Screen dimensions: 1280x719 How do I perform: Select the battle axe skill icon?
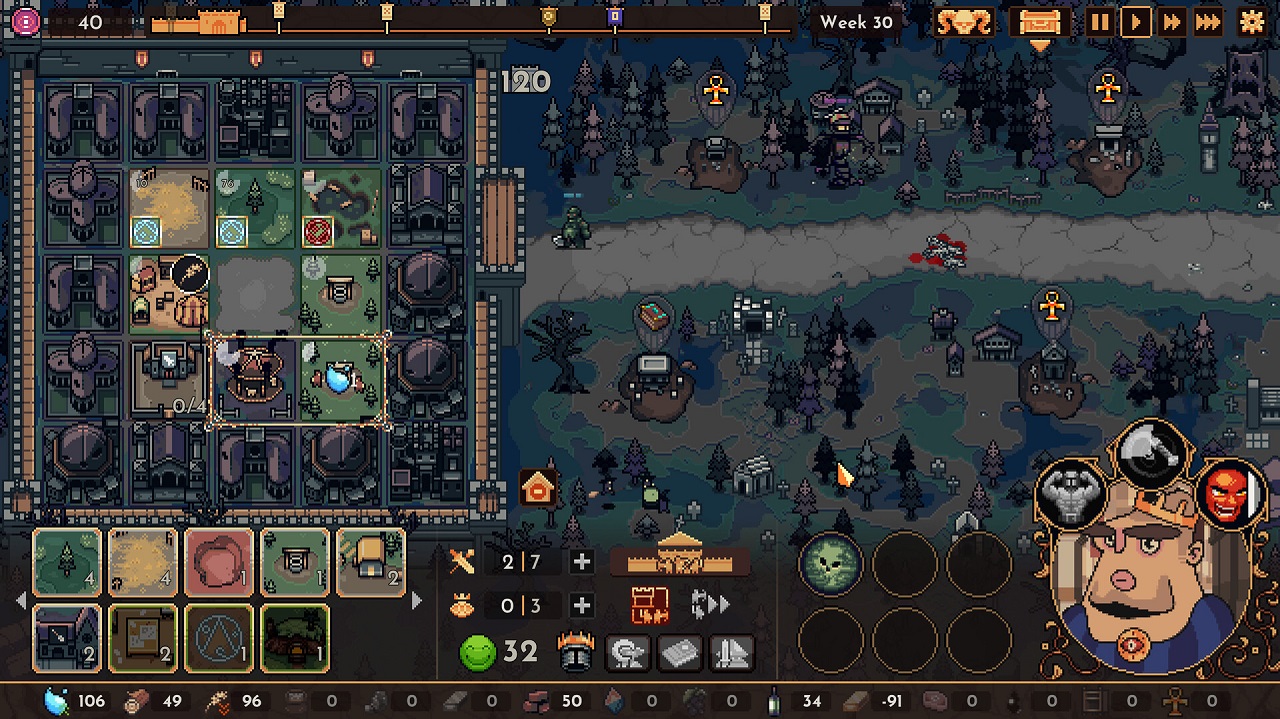1149,455
